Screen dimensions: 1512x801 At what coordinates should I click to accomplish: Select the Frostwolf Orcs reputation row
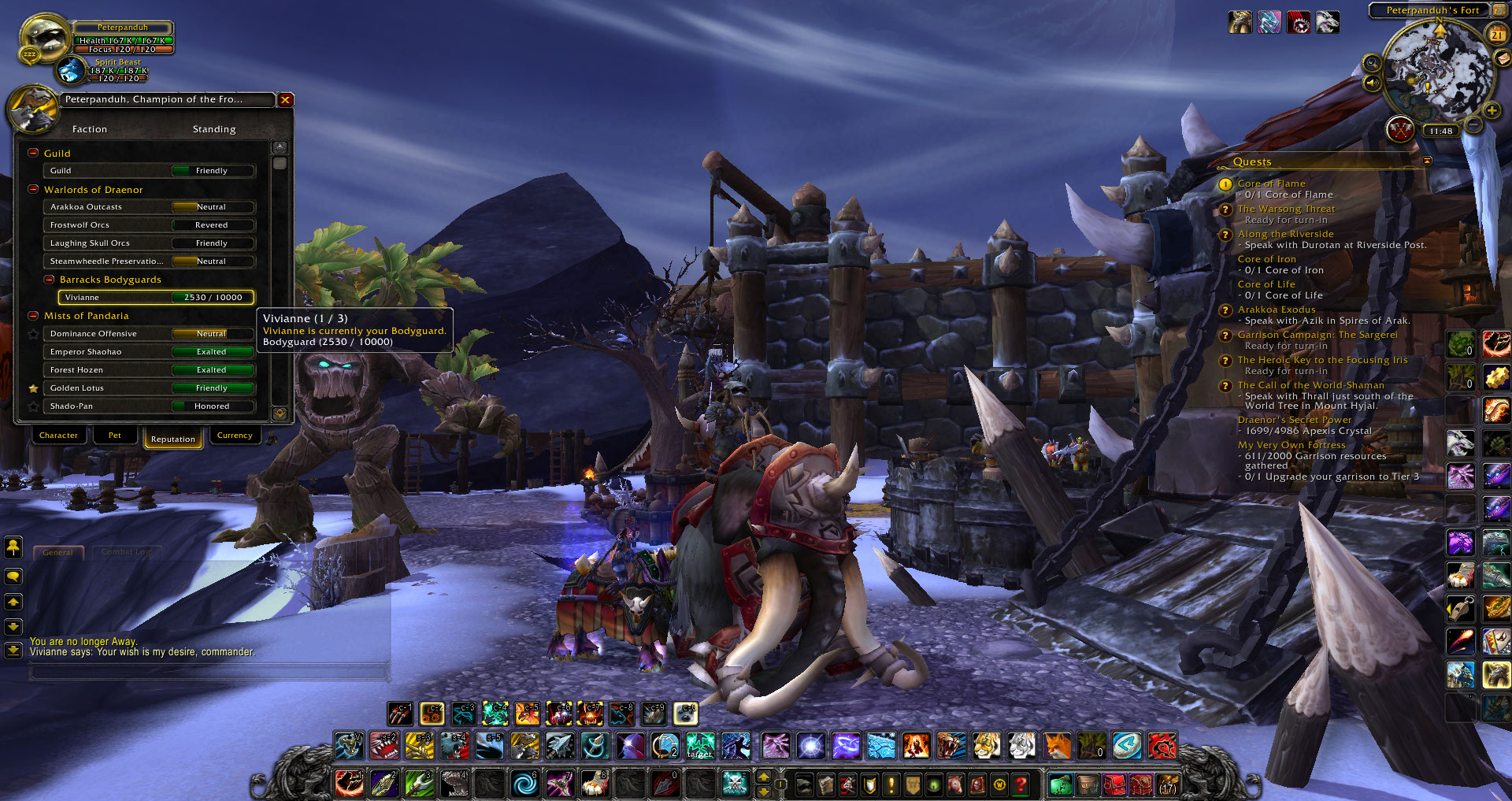coord(149,225)
